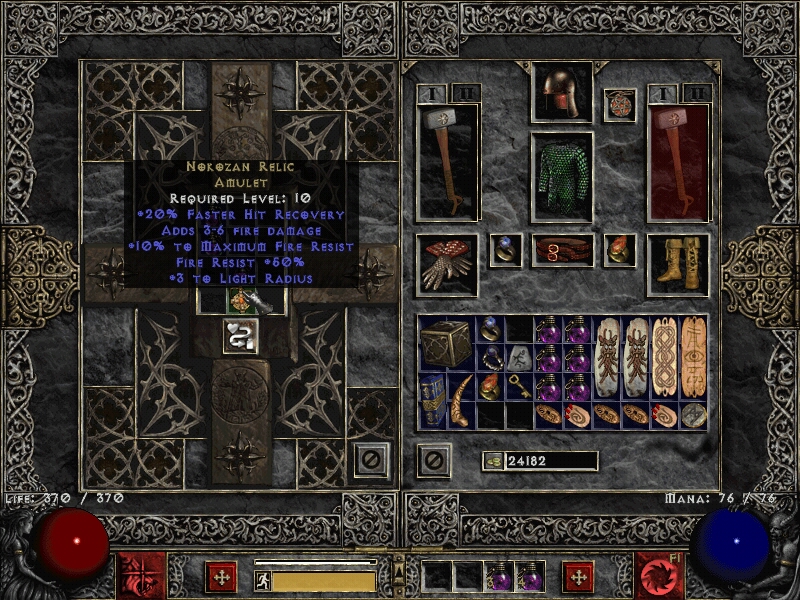Close the Horadric Cube panel
The width and height of the screenshot is (800, 600).
click(x=371, y=459)
